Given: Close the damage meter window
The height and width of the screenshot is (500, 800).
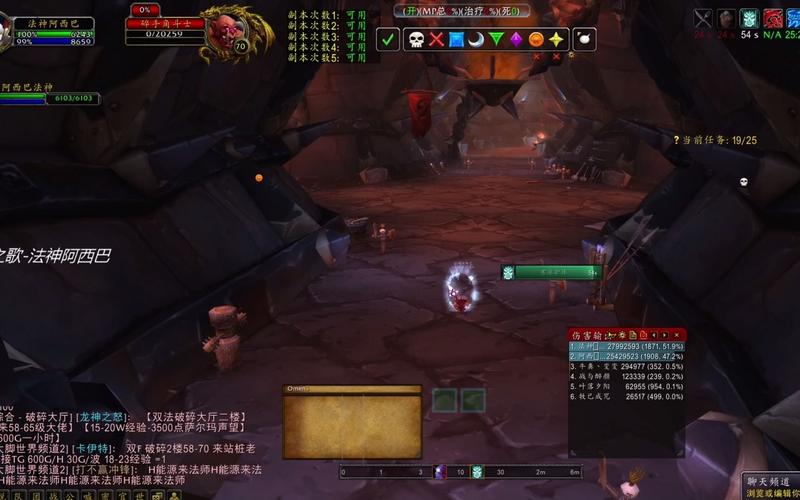Looking at the screenshot, I should tap(677, 334).
